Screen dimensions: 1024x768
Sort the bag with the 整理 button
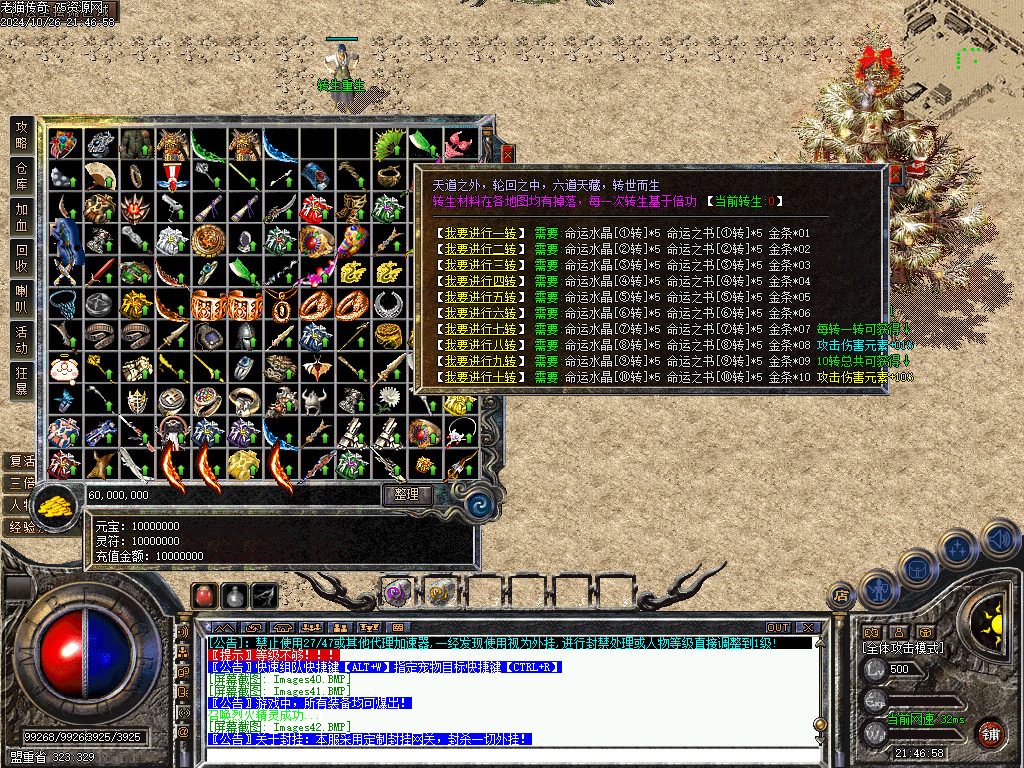407,494
